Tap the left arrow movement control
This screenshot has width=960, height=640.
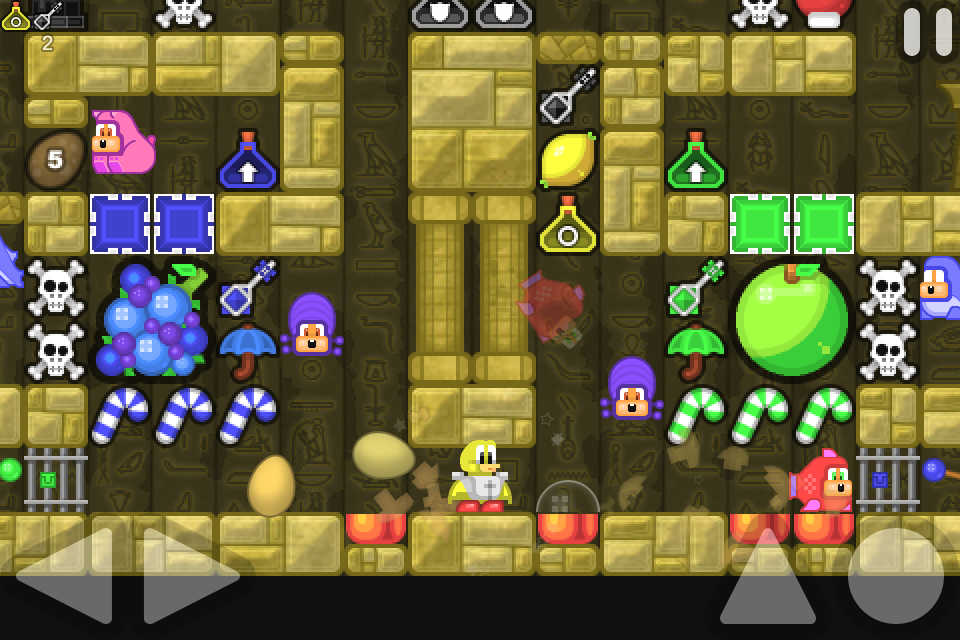tap(70, 575)
